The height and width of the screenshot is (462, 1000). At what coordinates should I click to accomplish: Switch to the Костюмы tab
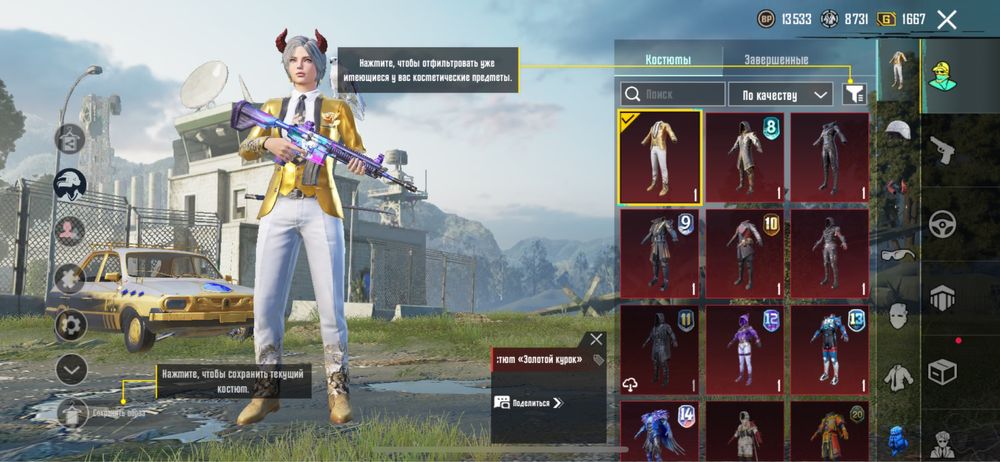[x=667, y=59]
